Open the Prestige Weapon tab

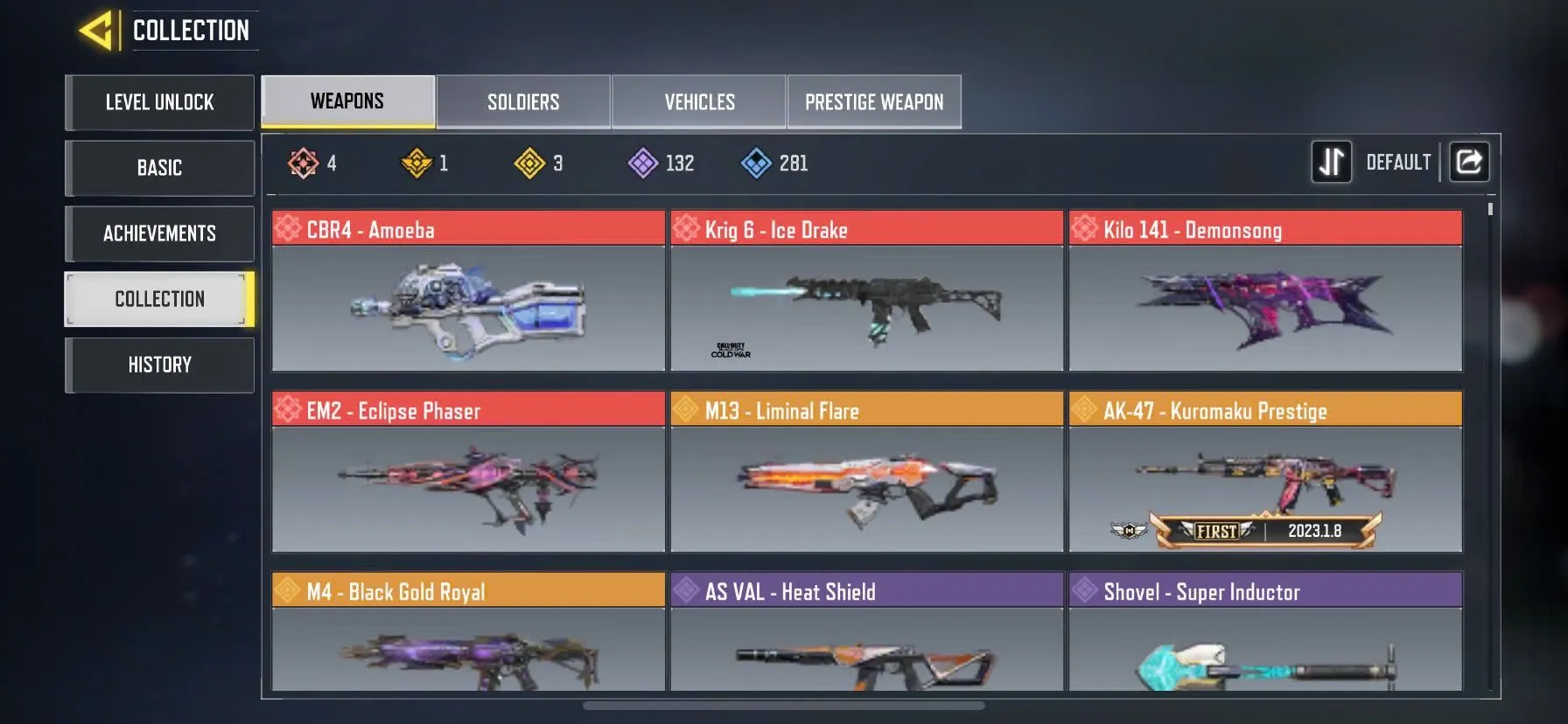tap(874, 101)
